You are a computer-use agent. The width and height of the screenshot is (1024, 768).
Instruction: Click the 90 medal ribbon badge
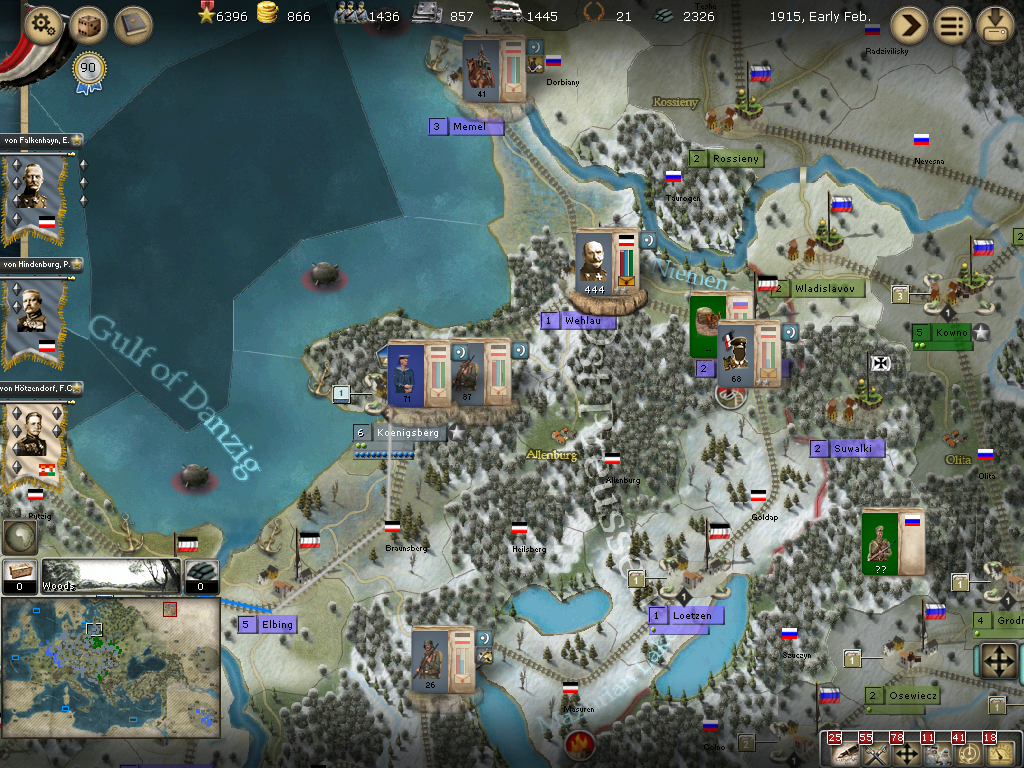89,72
